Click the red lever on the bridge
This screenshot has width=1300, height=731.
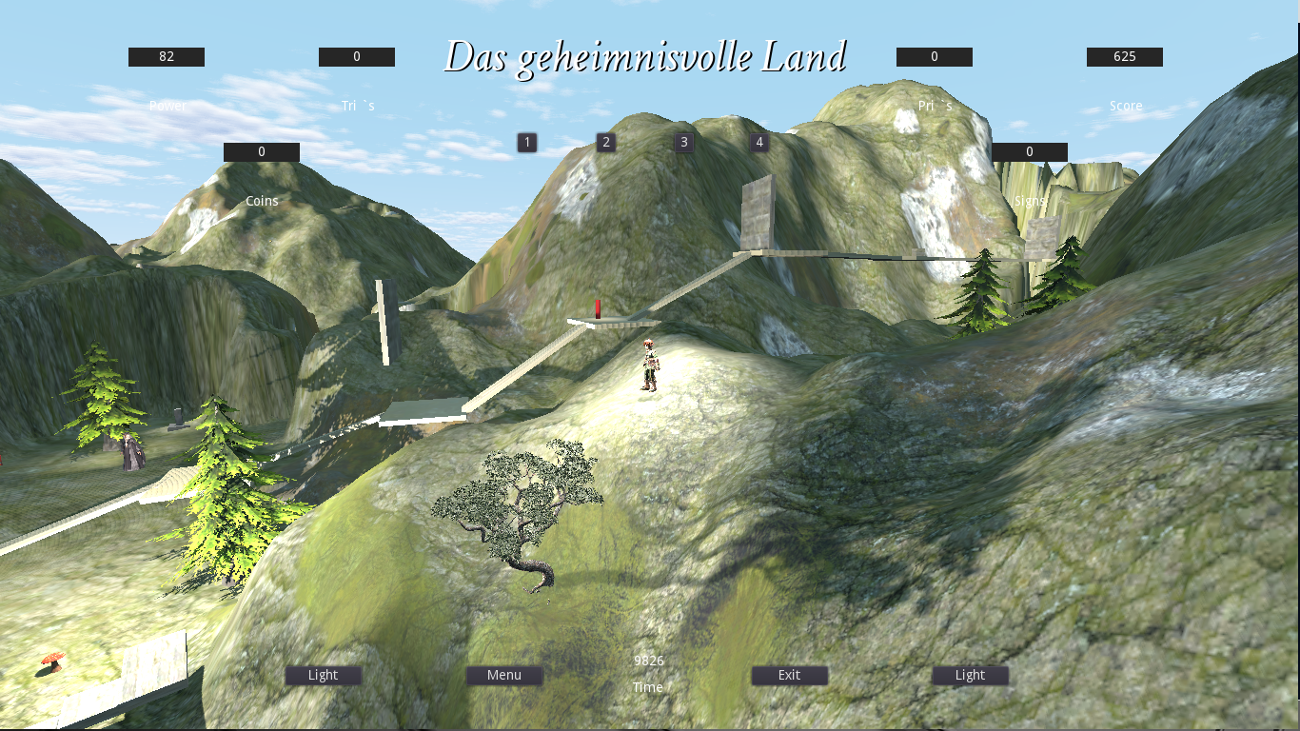point(597,308)
